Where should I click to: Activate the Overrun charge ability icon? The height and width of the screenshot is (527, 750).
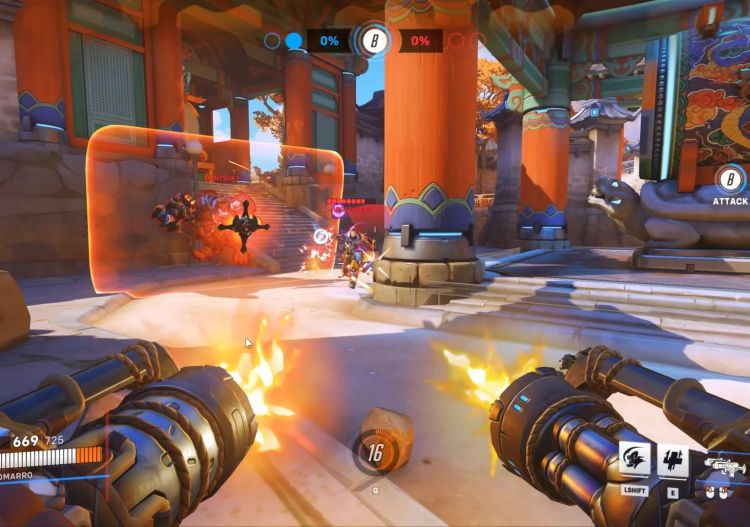point(636,459)
